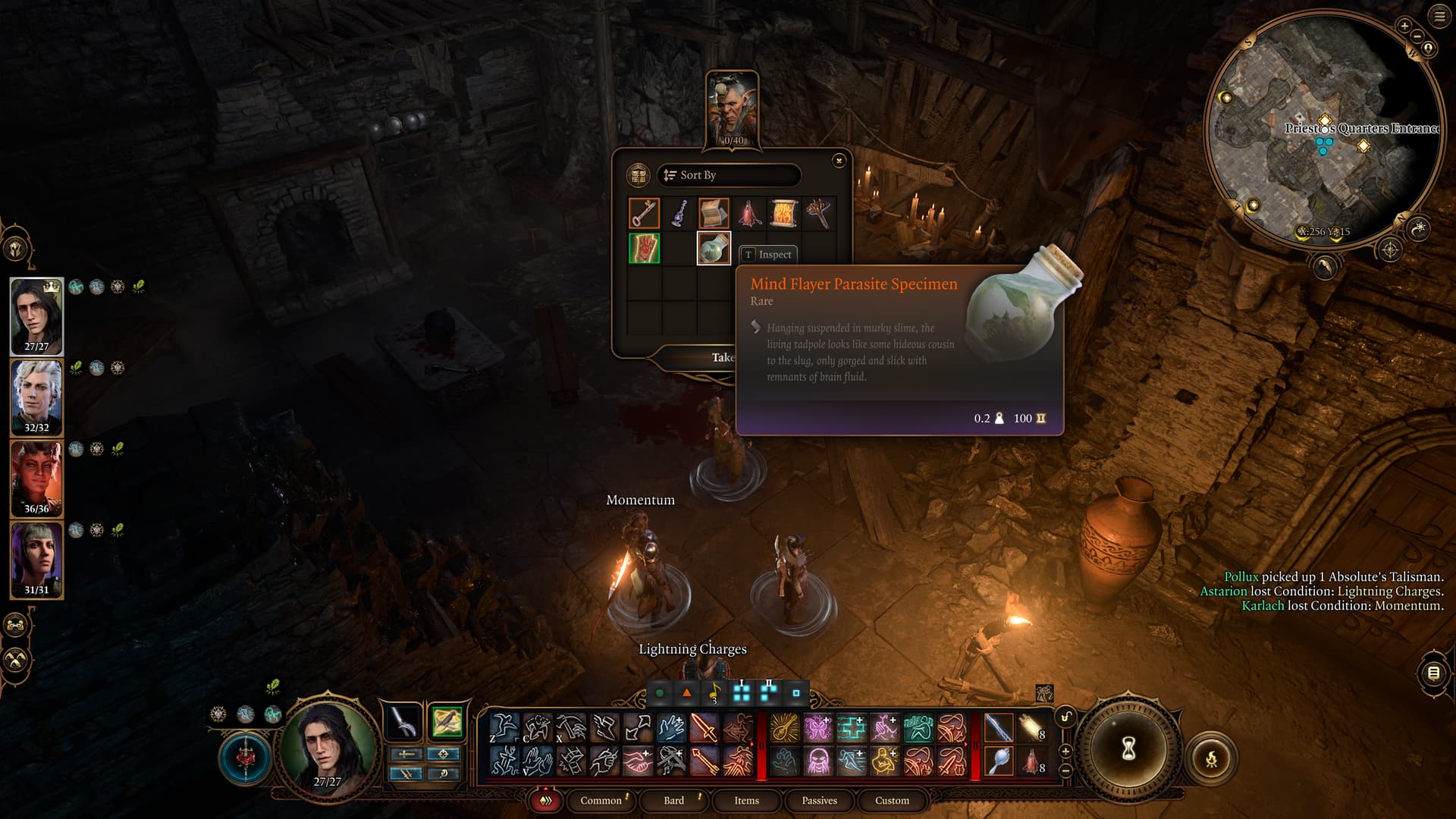Switch to the Custom hotbar tab
1456x819 pixels.
click(892, 800)
